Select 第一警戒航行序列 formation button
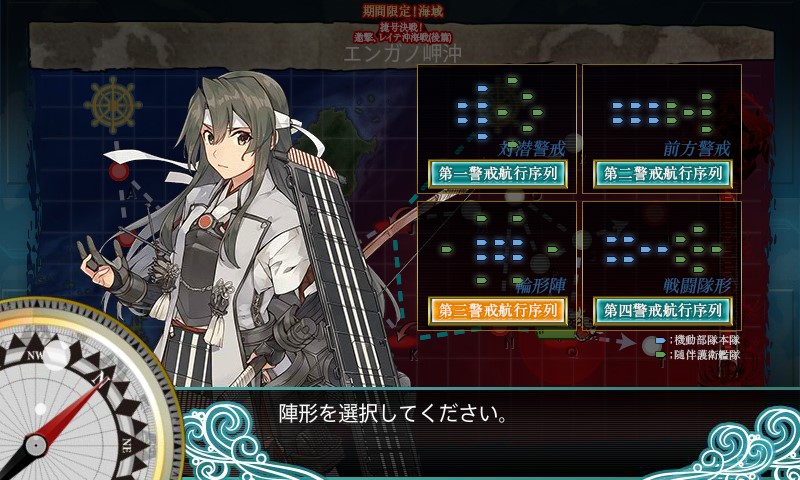Screen dimensions: 800x480 tap(497, 173)
